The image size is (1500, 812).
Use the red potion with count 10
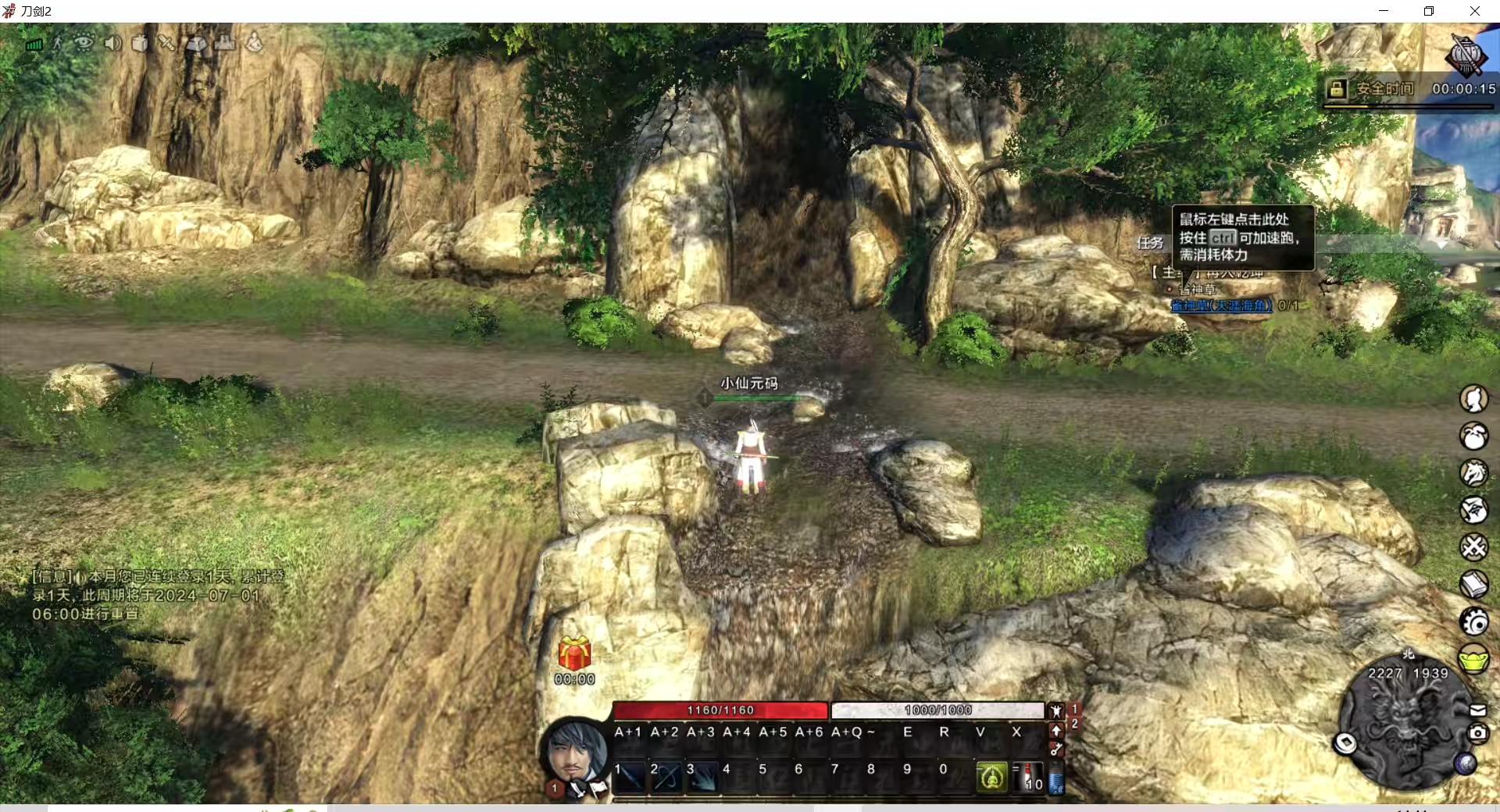point(1028,778)
